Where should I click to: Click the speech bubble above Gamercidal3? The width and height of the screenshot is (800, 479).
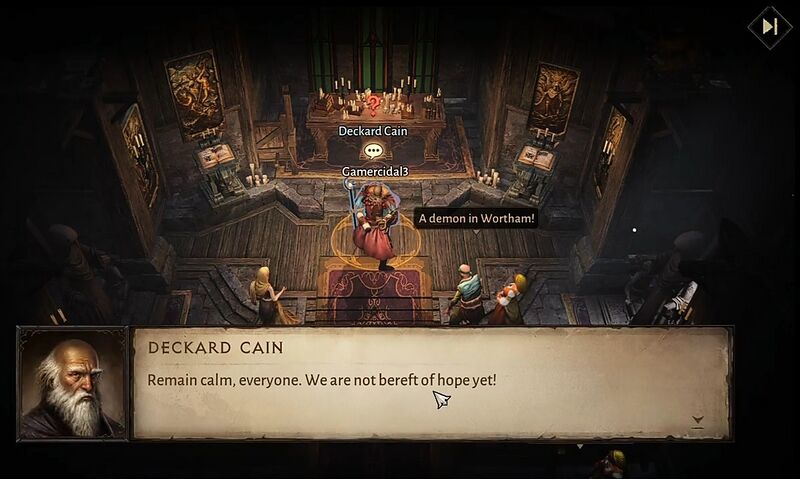tap(373, 151)
